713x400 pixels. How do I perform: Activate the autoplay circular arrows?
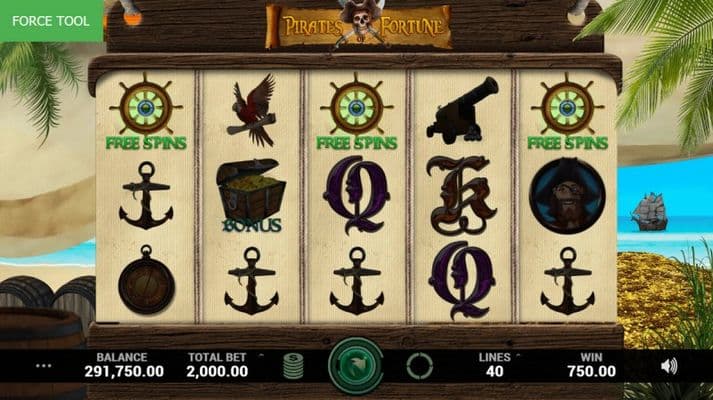(x=420, y=365)
